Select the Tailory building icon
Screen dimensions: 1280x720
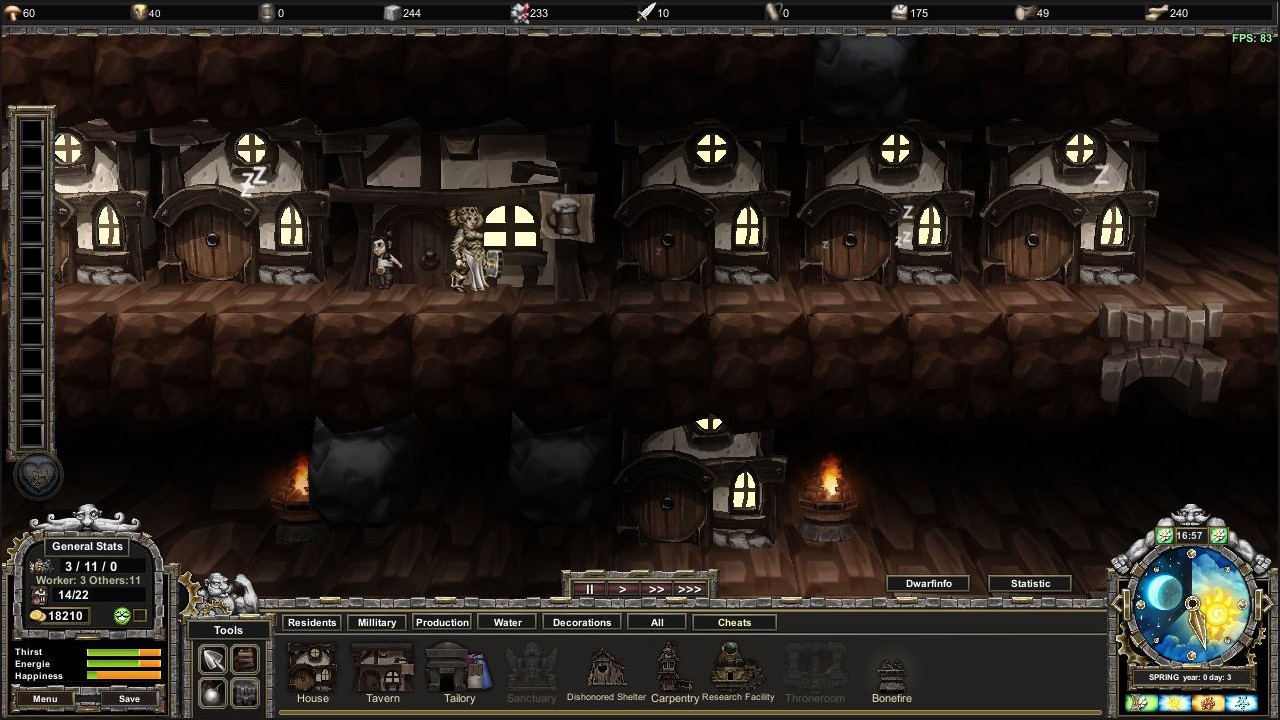[457, 668]
